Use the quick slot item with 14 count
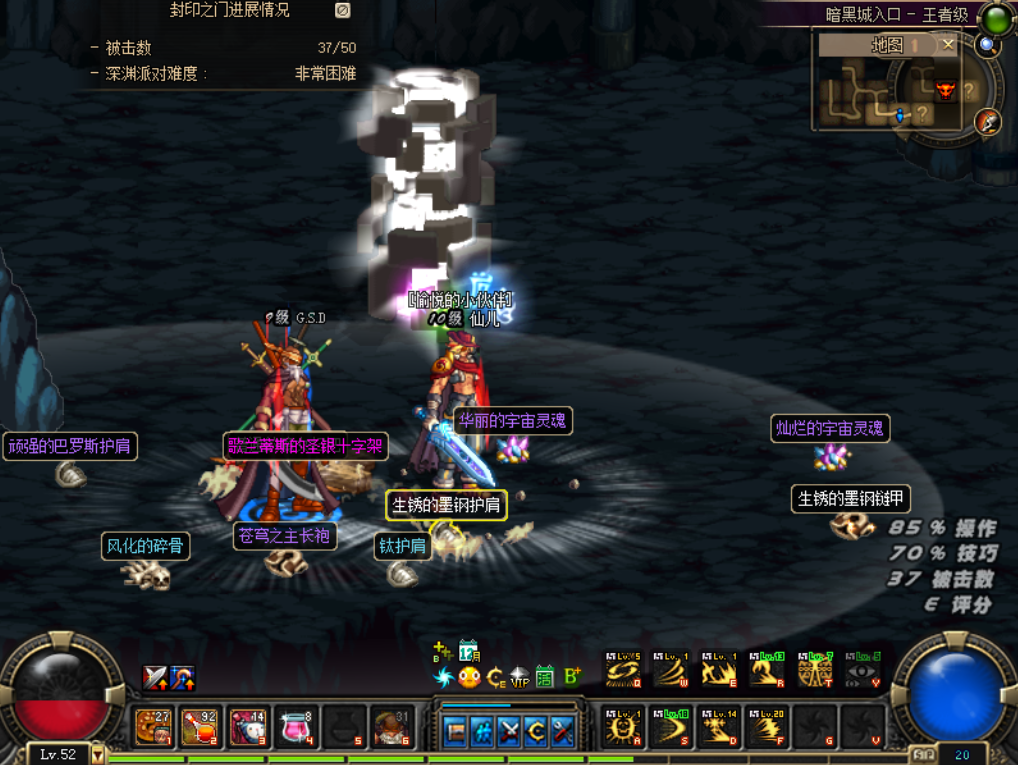 click(248, 726)
